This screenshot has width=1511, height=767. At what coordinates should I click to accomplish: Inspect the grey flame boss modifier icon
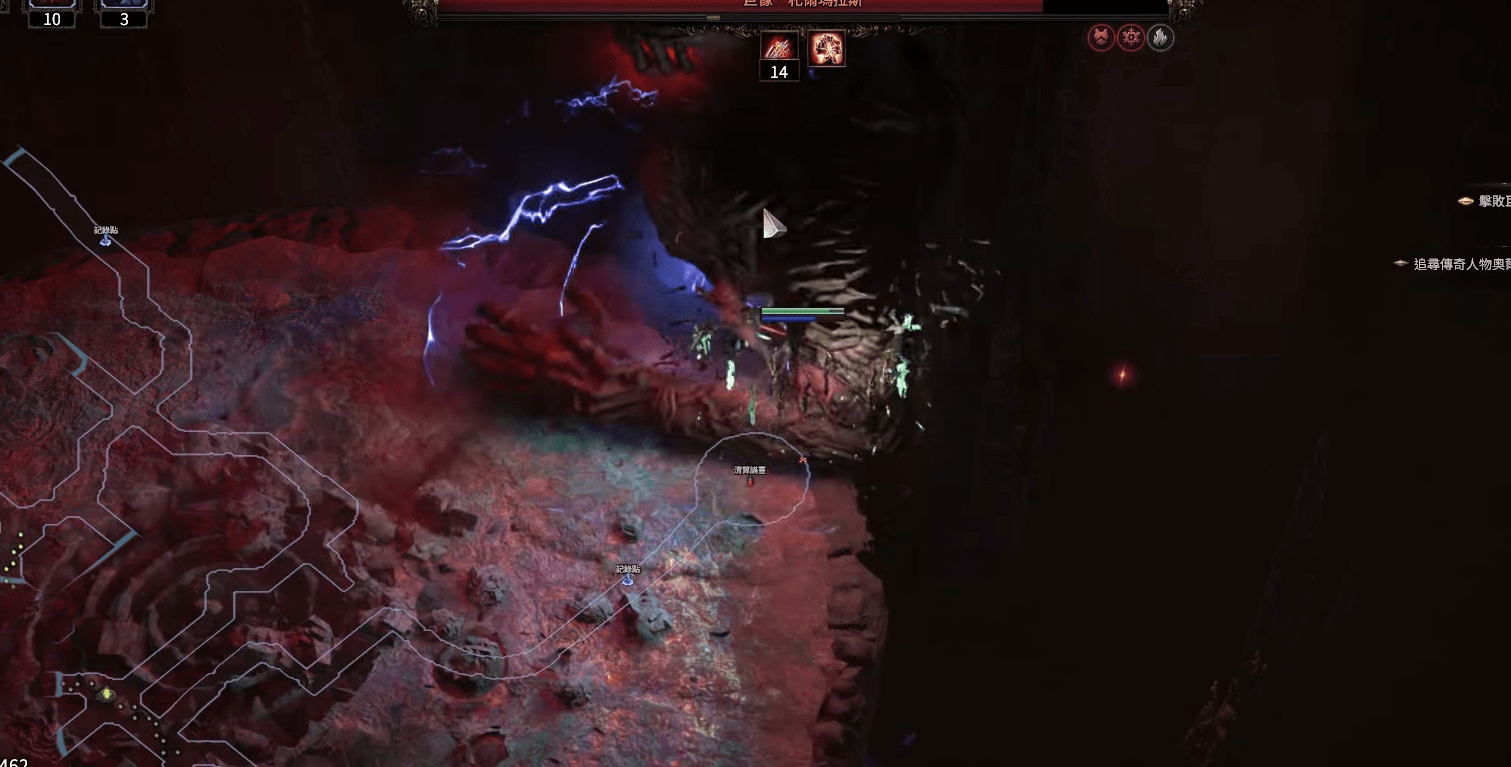pos(1160,39)
